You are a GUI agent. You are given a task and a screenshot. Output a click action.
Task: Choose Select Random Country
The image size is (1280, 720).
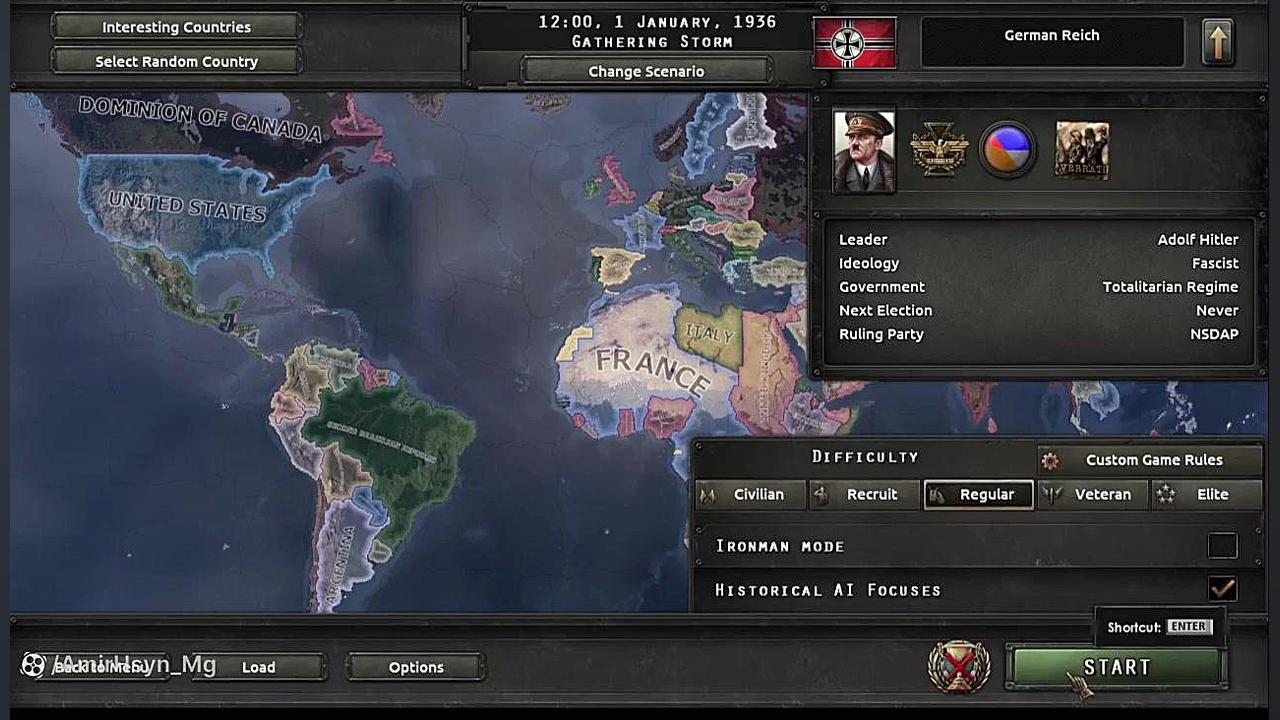pos(176,61)
